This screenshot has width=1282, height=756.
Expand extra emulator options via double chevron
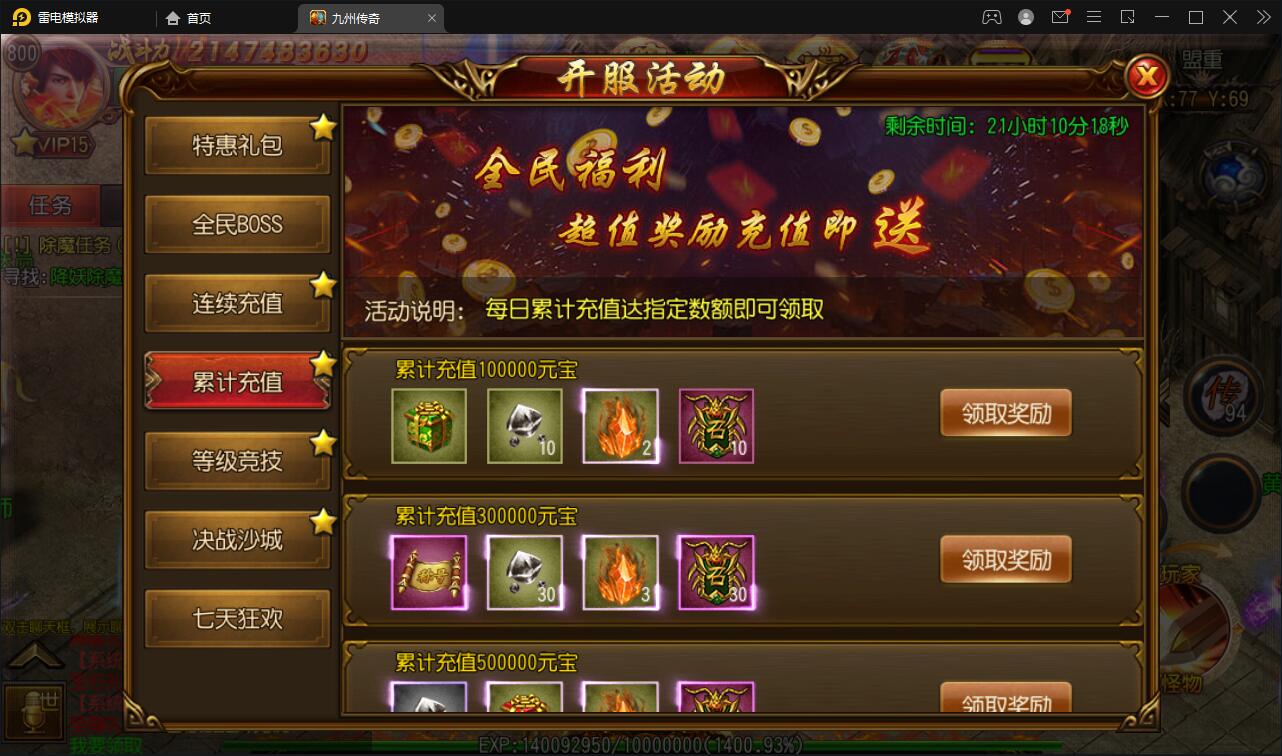click(1264, 17)
